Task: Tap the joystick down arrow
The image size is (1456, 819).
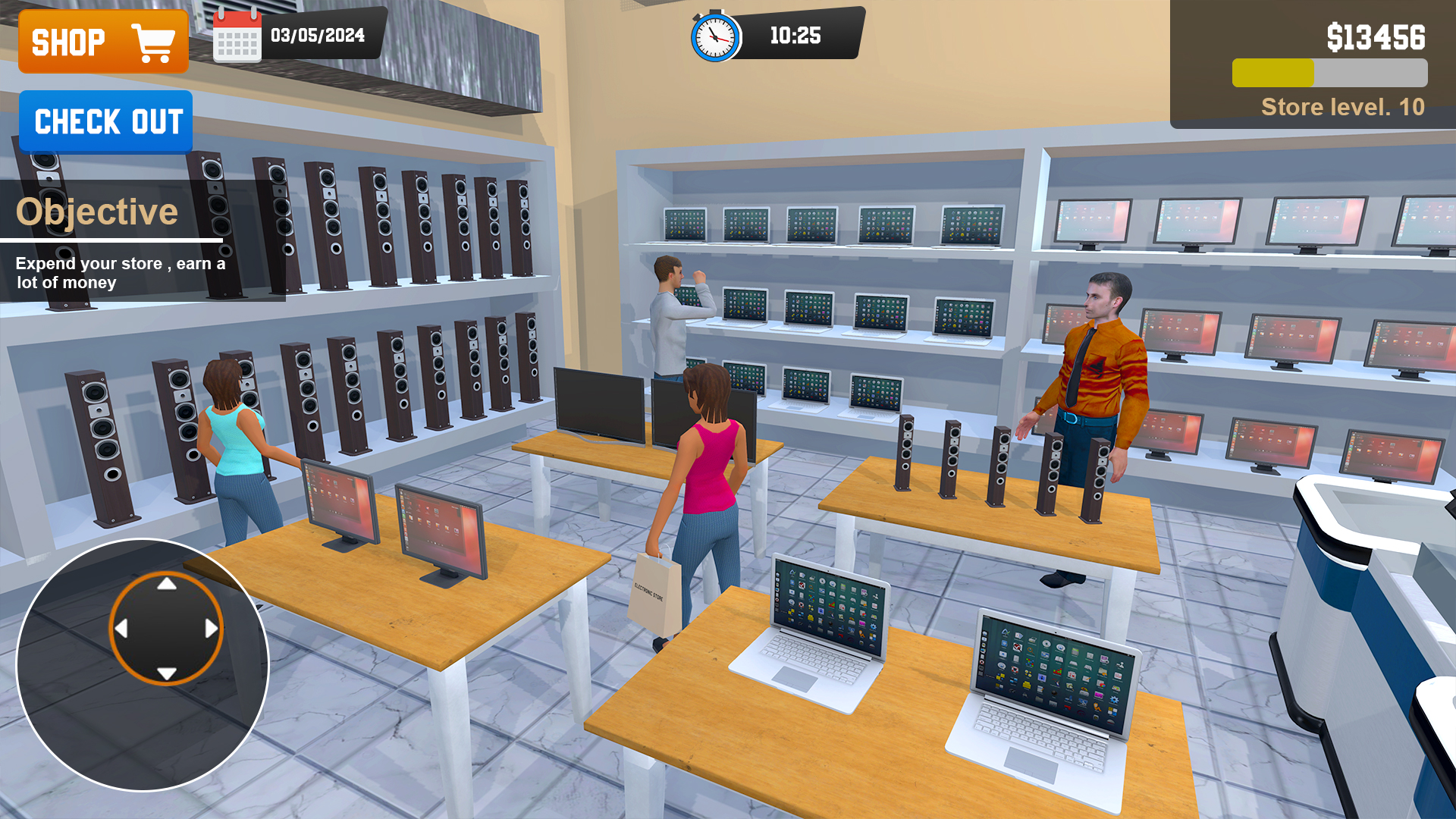Action: (165, 672)
